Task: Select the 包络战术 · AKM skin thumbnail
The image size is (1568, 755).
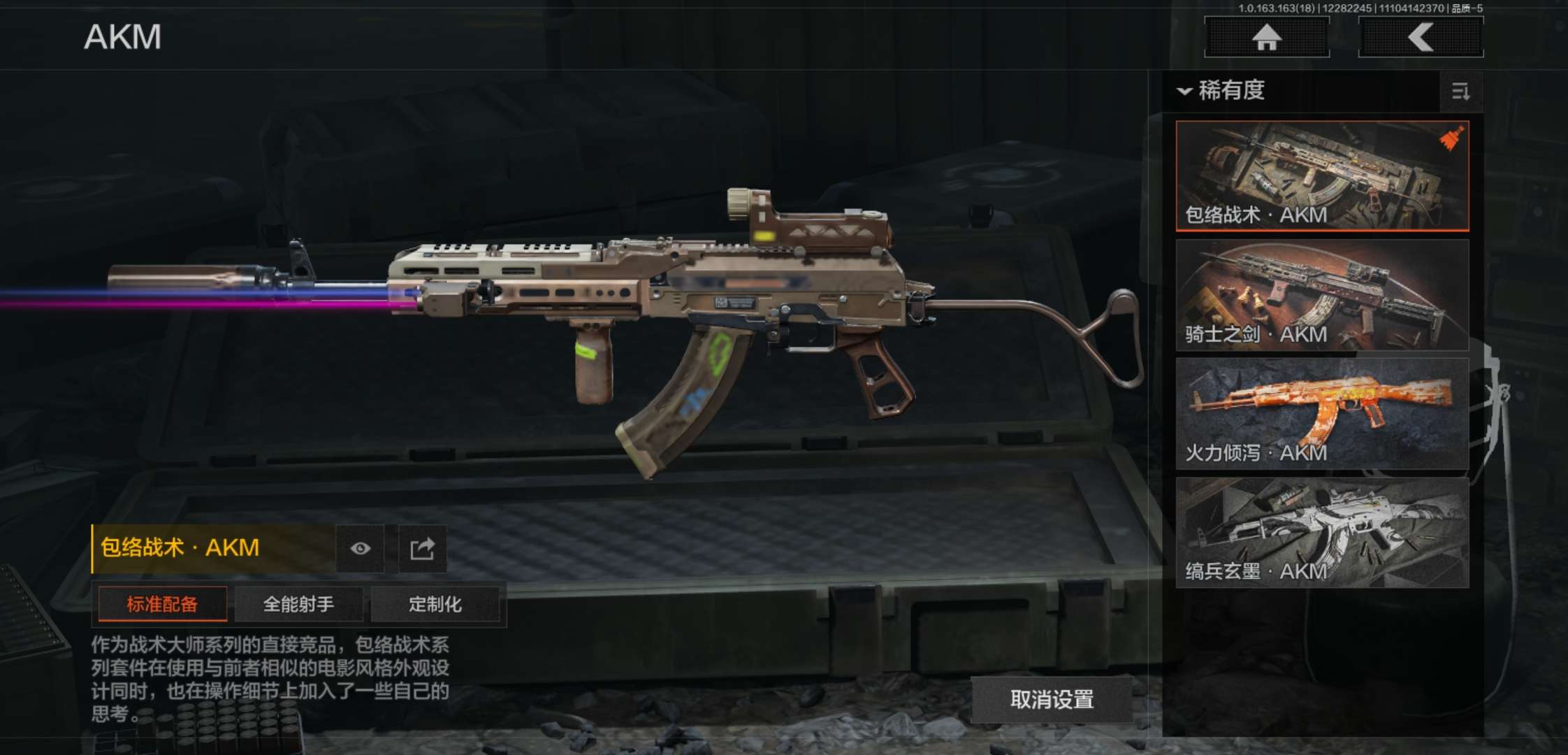Action: tap(1322, 175)
